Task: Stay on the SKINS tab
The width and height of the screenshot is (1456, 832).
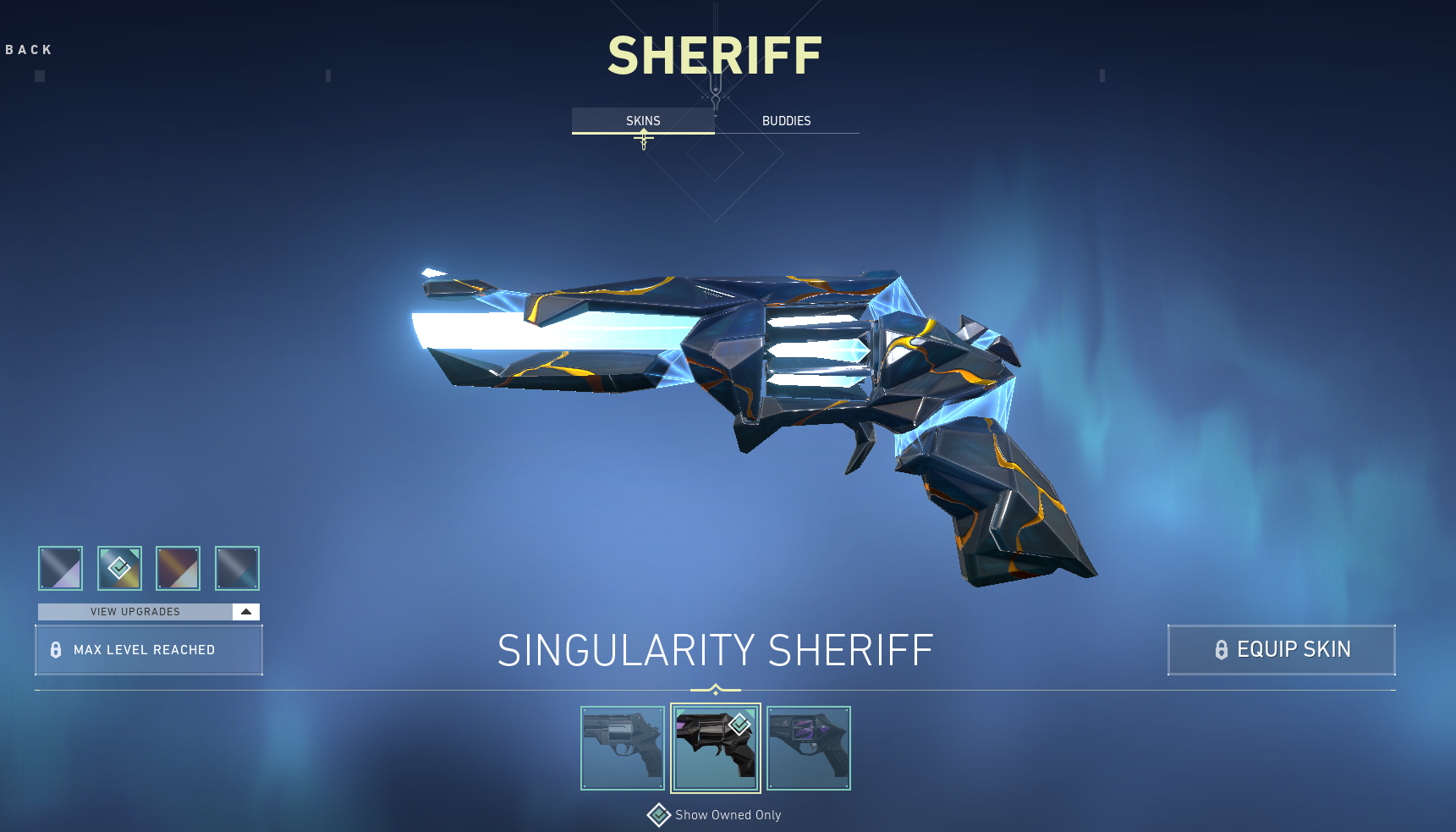Action: click(642, 120)
